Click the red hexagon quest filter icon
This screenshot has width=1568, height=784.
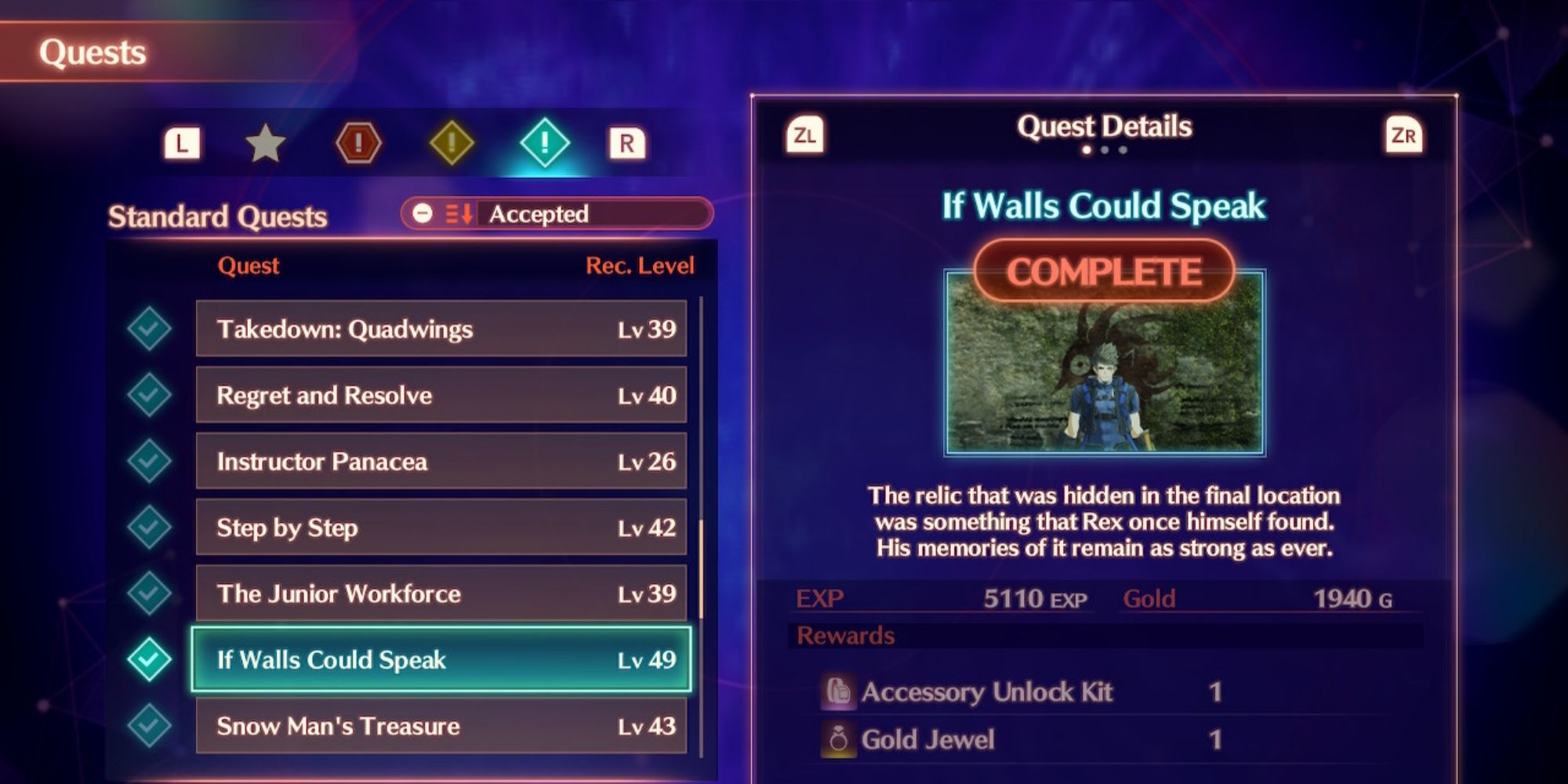tap(359, 143)
